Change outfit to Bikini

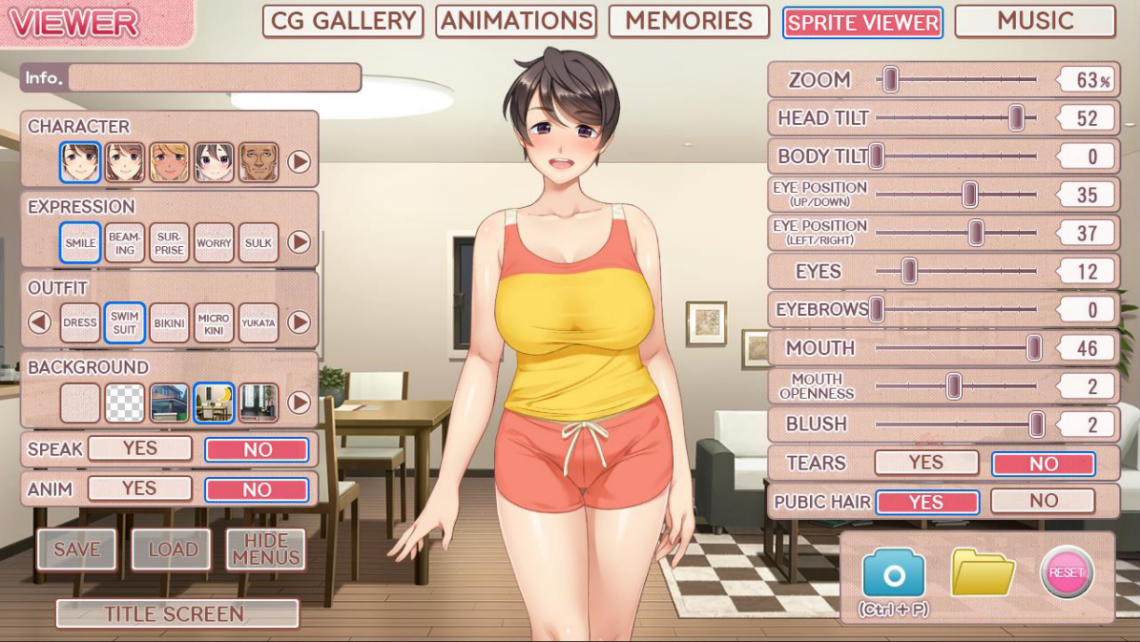[x=169, y=323]
